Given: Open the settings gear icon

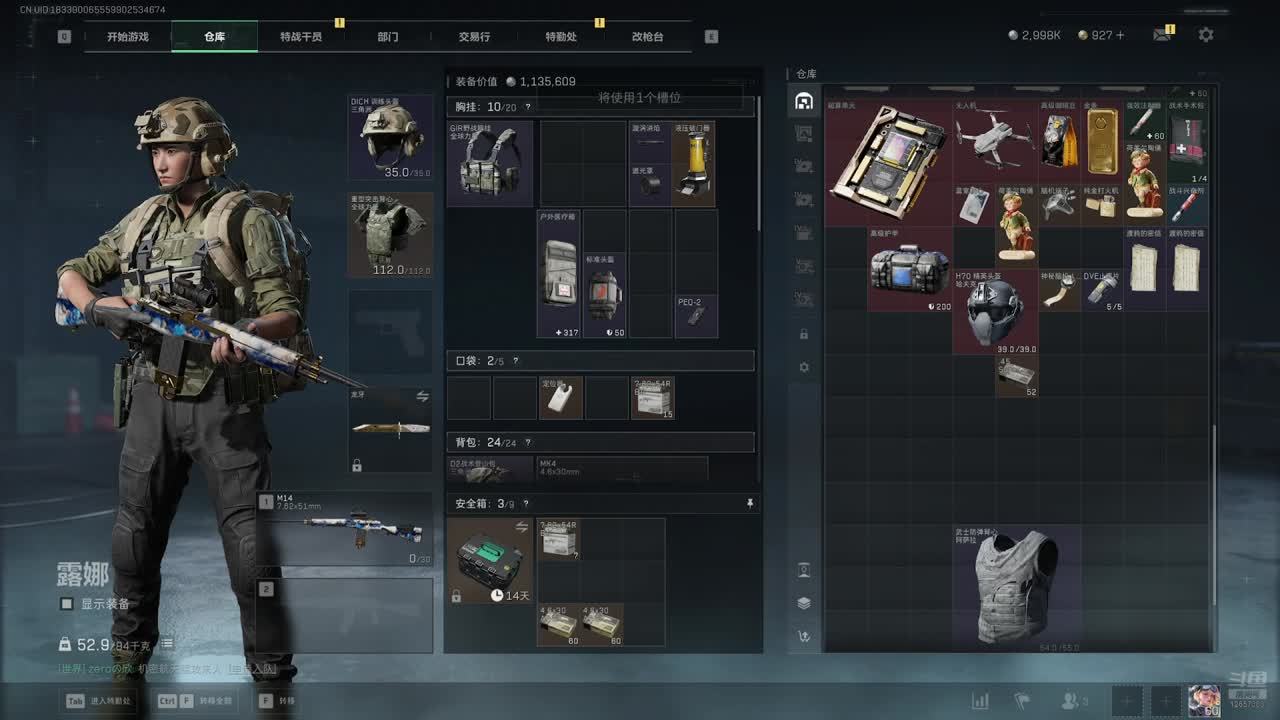Looking at the screenshot, I should 1206,35.
